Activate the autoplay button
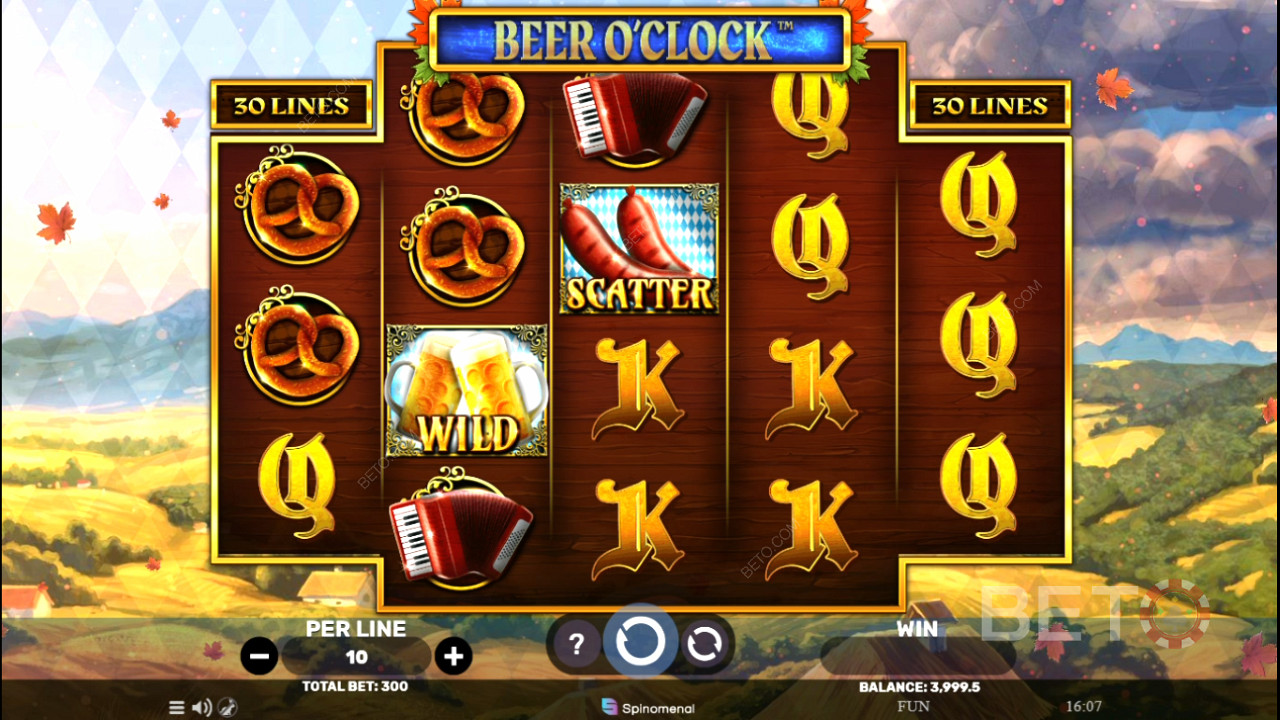Screen dimensions: 1280x720 (x=704, y=645)
